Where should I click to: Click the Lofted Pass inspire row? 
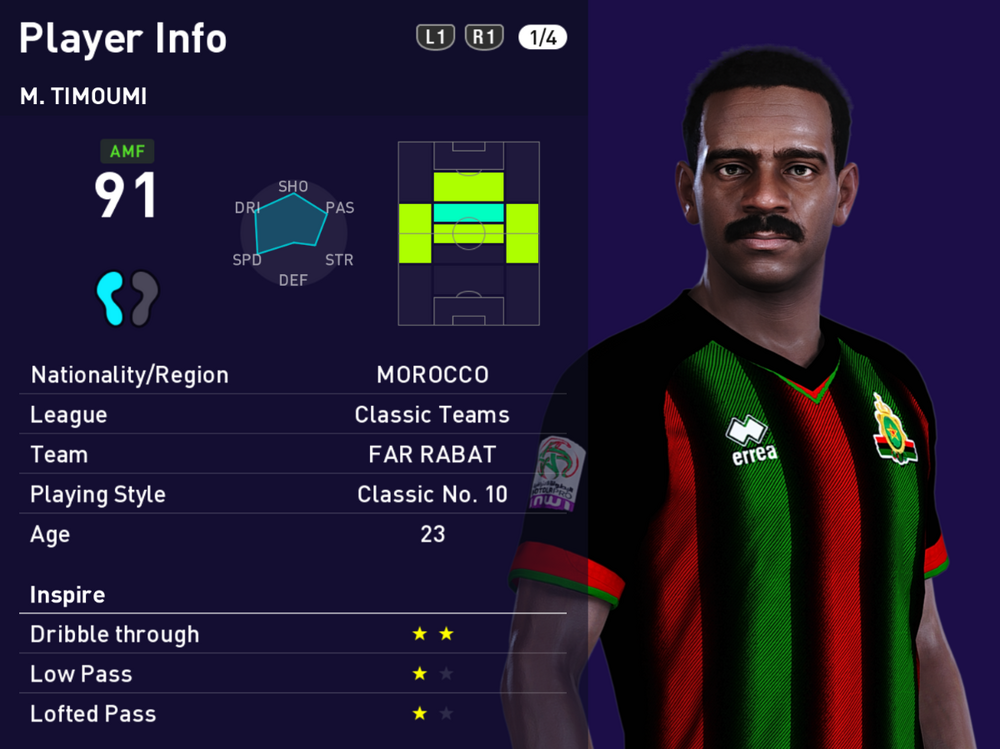293,714
